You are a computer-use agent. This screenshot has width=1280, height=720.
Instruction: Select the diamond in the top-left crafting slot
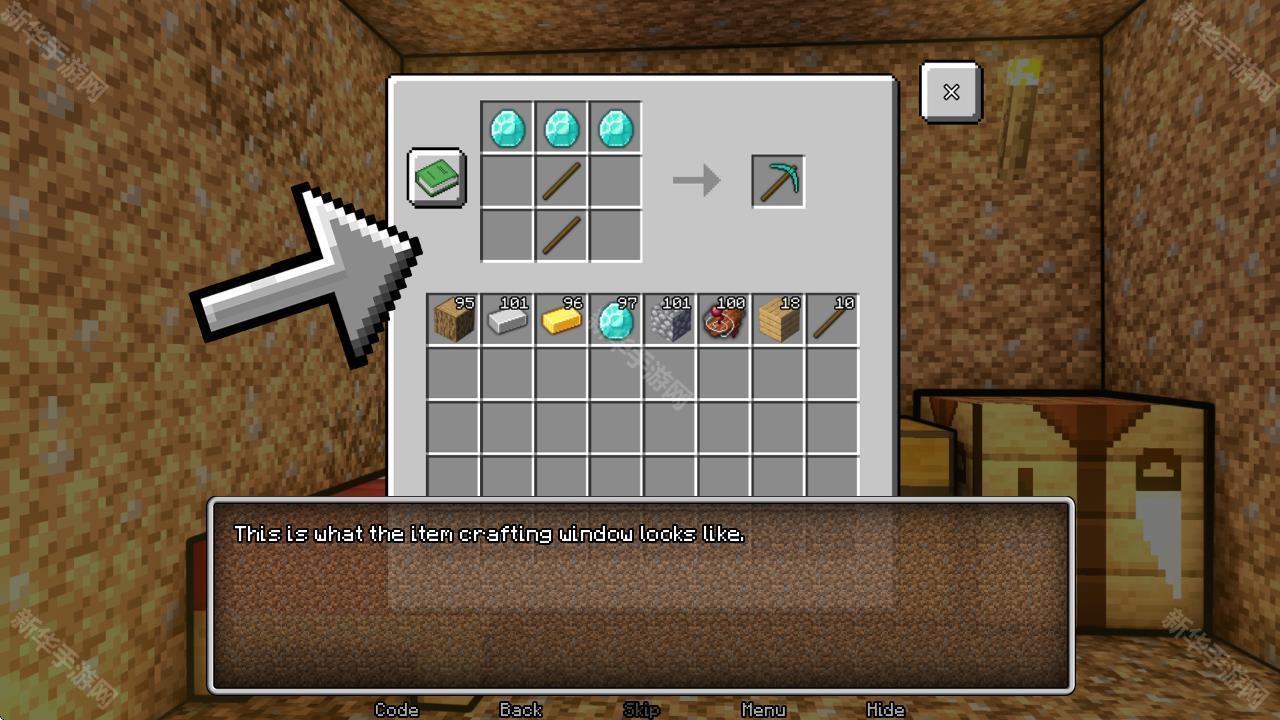506,126
